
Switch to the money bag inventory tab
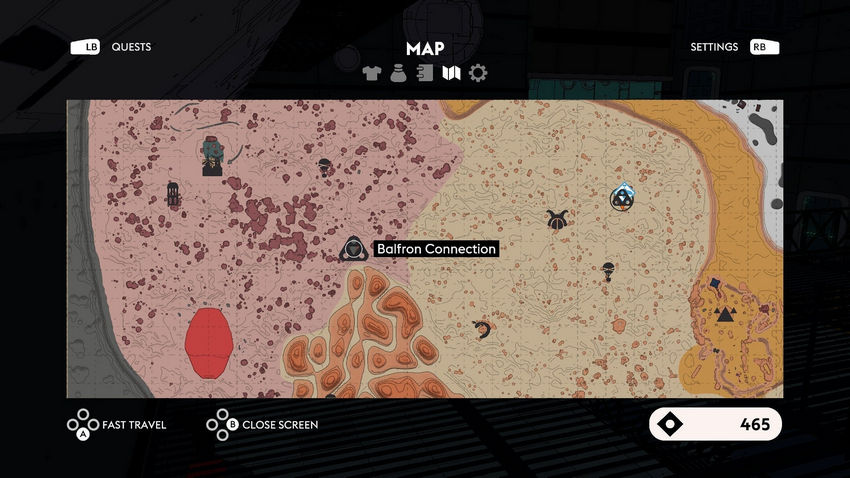click(x=398, y=73)
